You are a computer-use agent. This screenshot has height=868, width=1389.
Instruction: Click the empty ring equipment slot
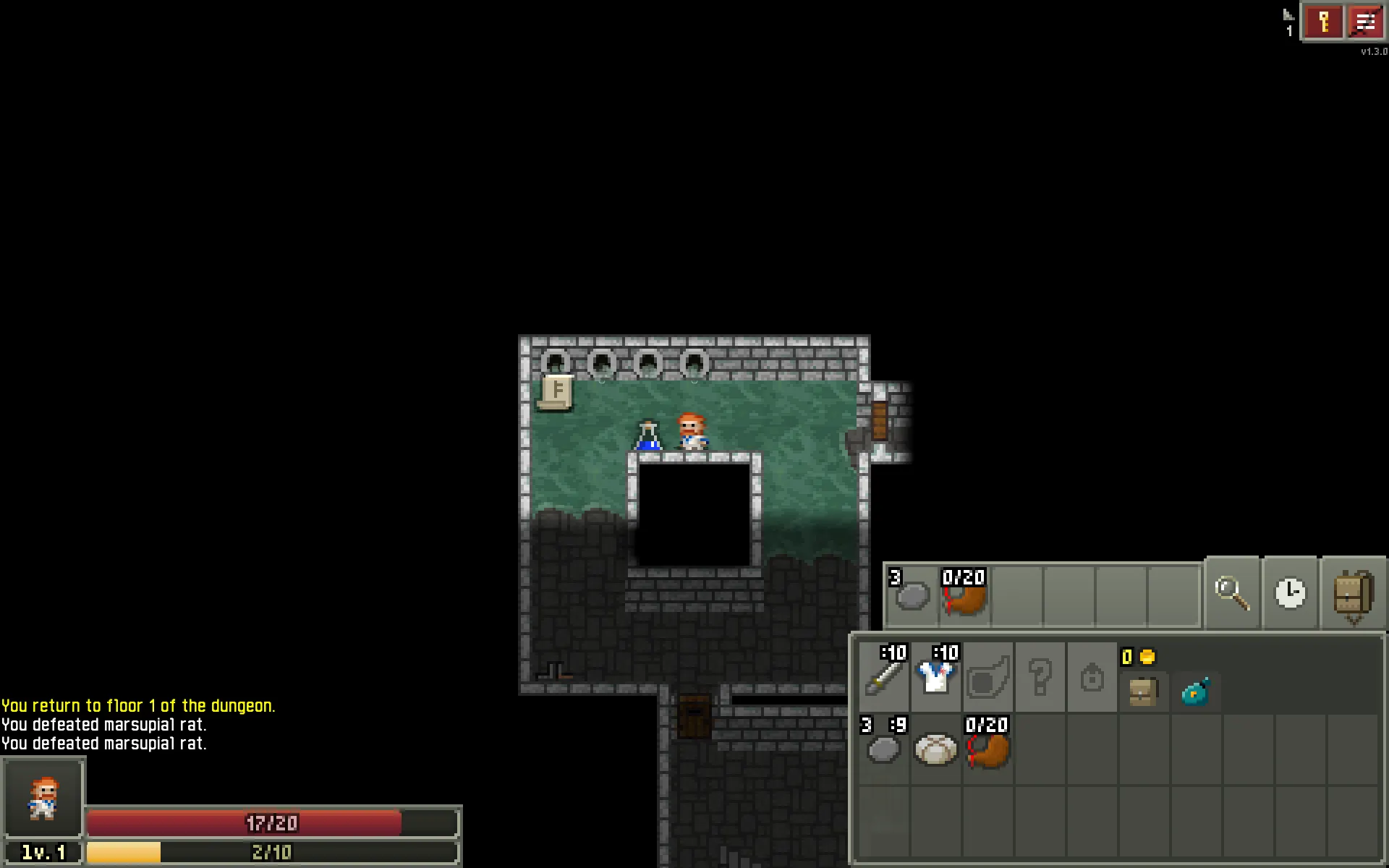pyautogui.click(x=1092, y=678)
